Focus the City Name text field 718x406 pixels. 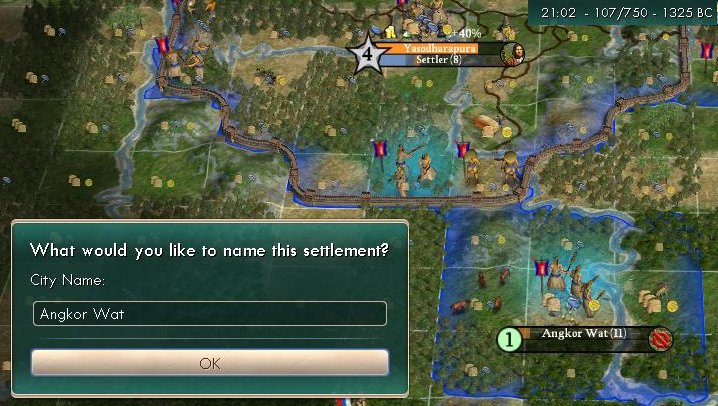pyautogui.click(x=209, y=314)
